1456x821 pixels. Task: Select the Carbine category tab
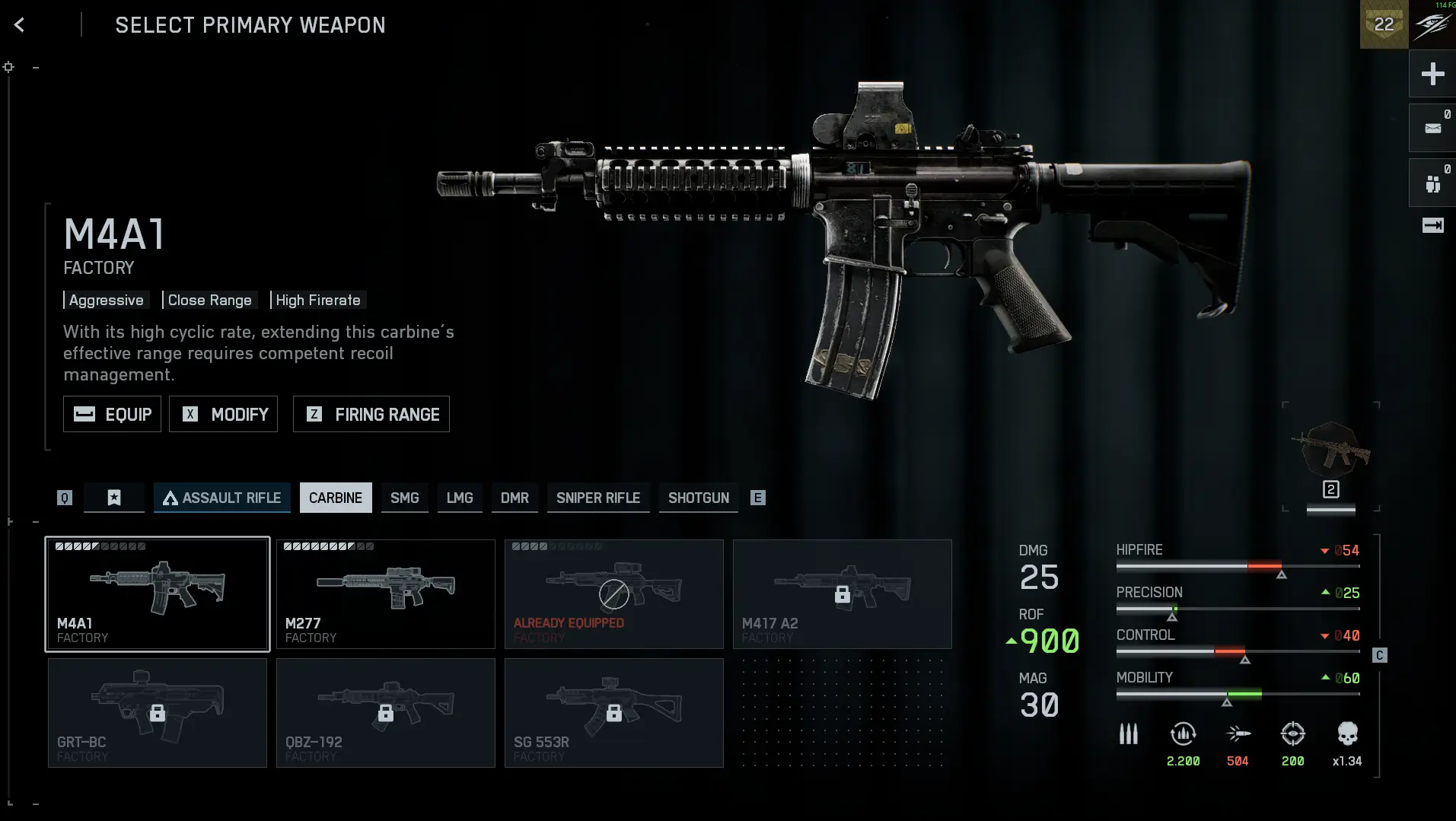(x=336, y=498)
